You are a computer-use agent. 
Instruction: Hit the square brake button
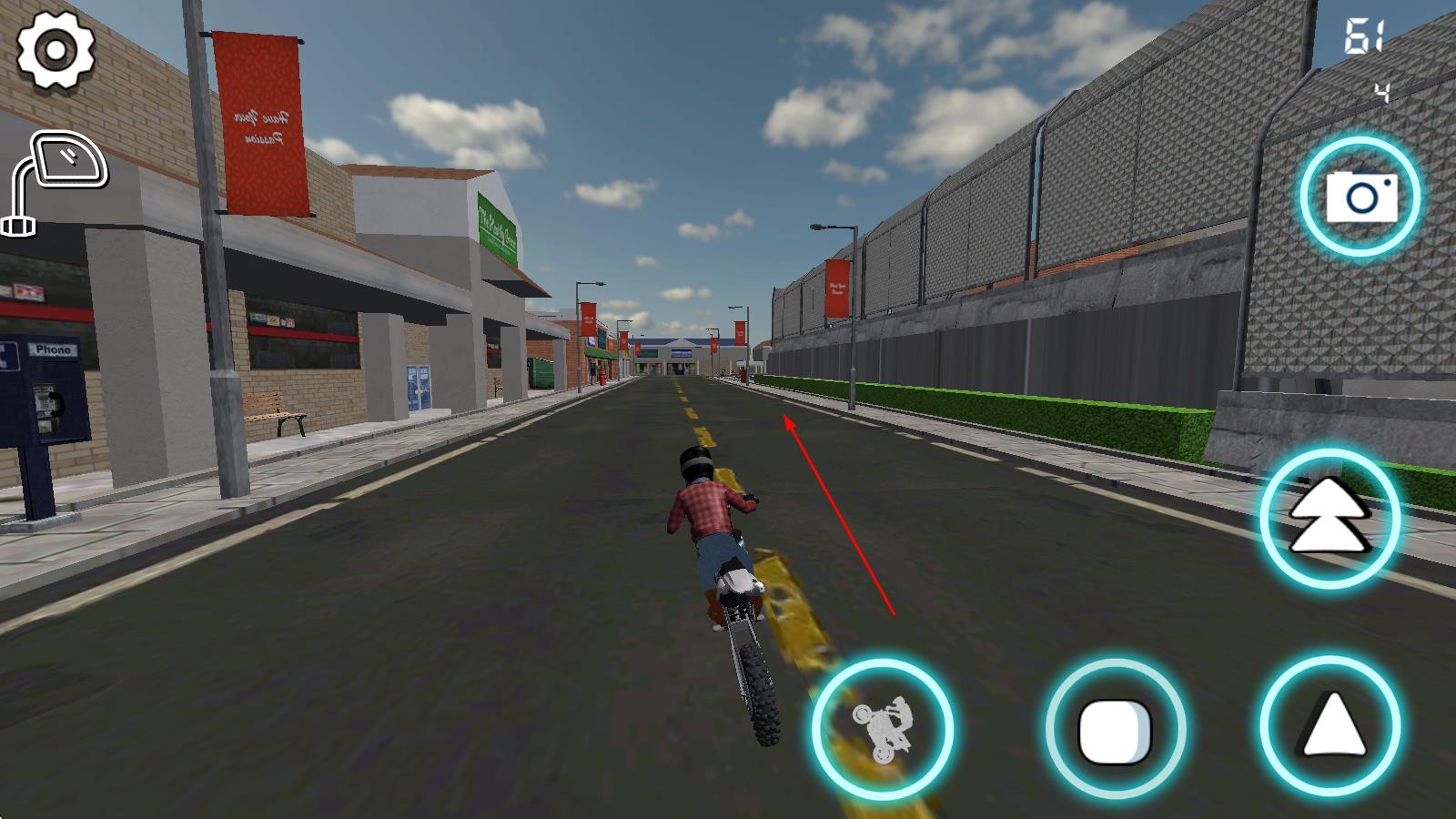(1115, 729)
